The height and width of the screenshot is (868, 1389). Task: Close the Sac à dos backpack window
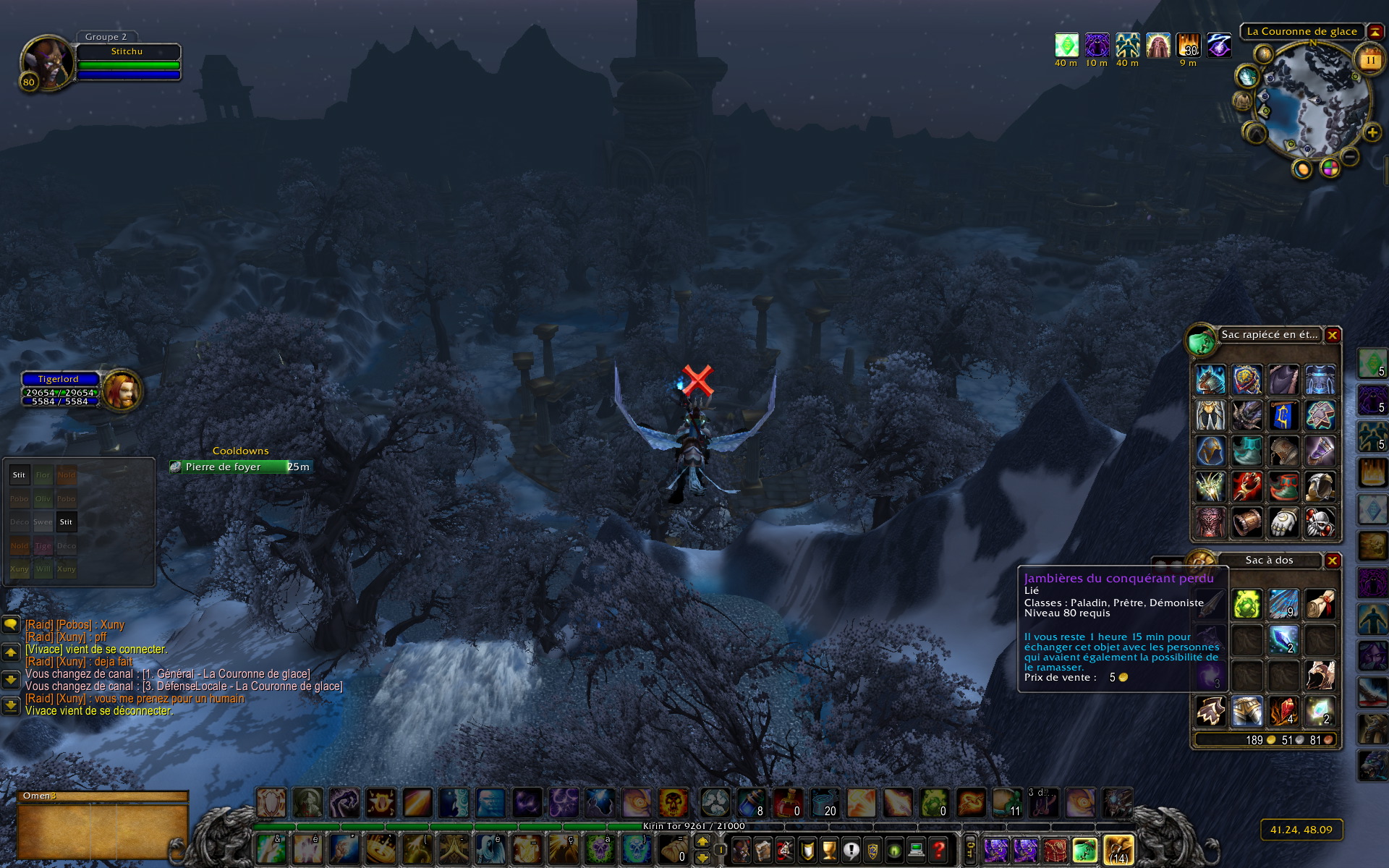tap(1332, 561)
